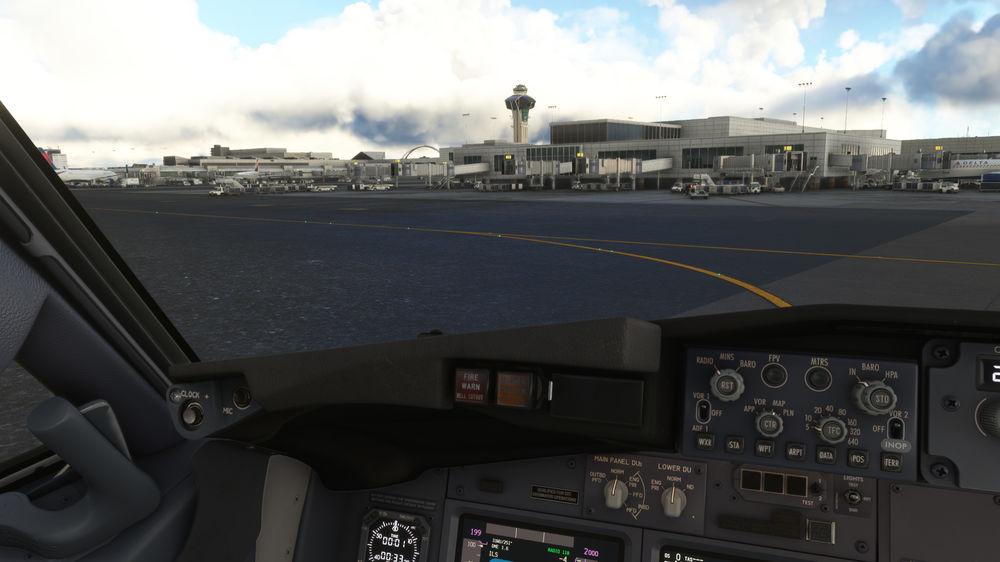1000x562 pixels.
Task: Turn the MAIN PANEL DUs selector knob
Action: pyautogui.click(x=616, y=492)
